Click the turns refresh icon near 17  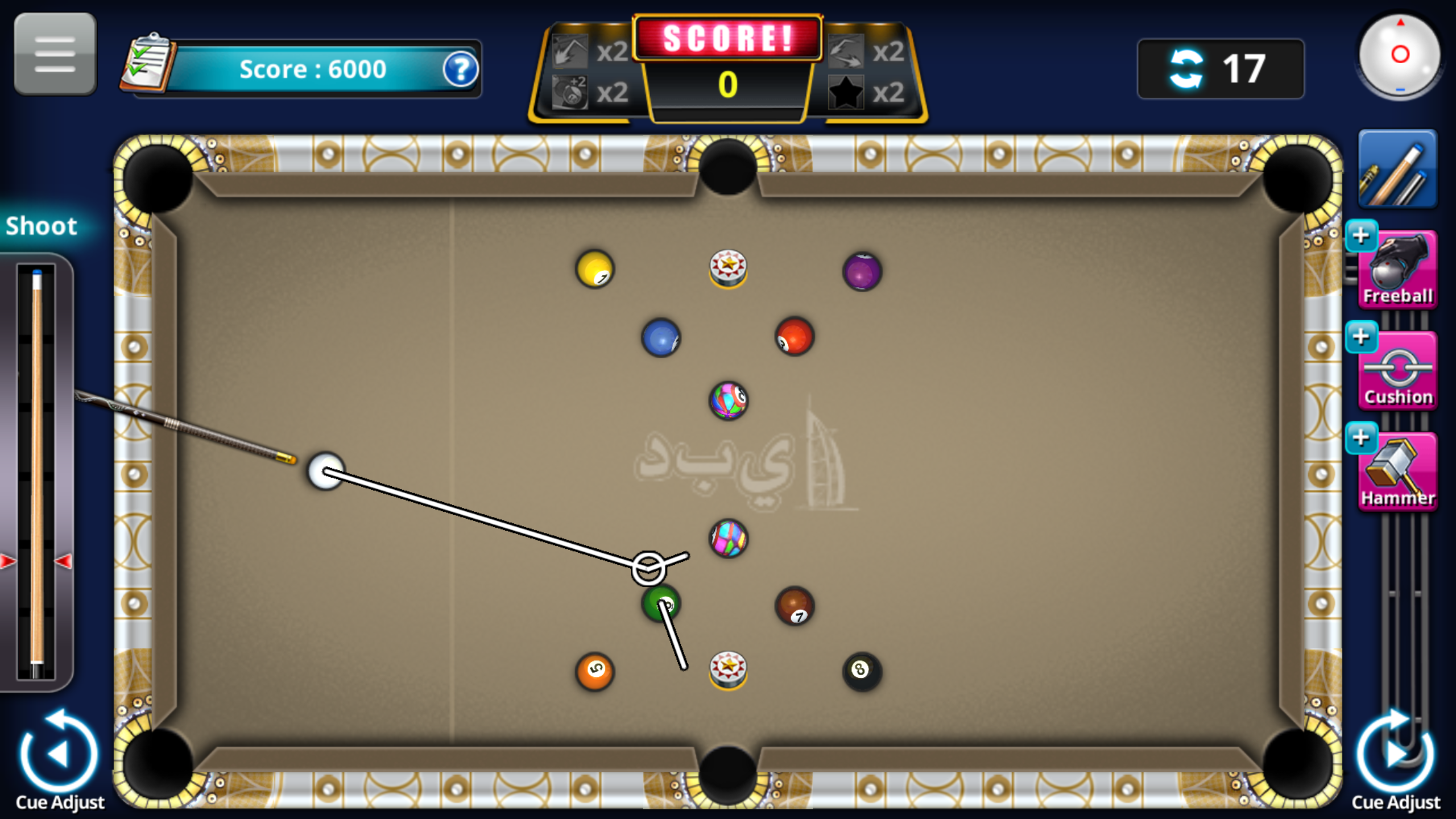[x=1186, y=67]
